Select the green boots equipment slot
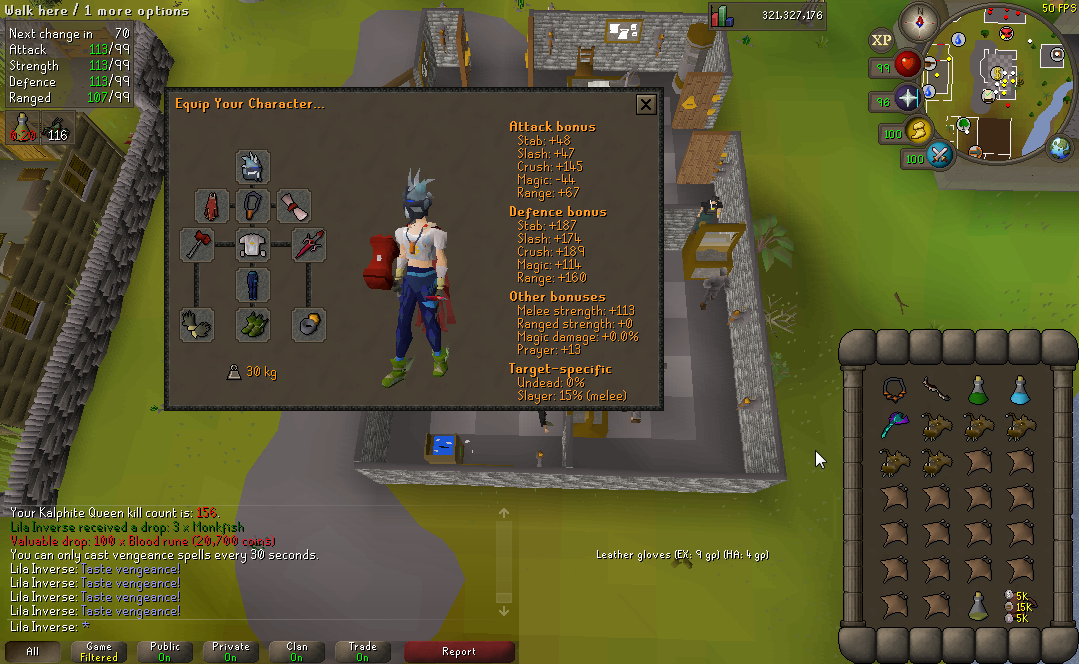Image resolution: width=1079 pixels, height=664 pixels. click(252, 323)
